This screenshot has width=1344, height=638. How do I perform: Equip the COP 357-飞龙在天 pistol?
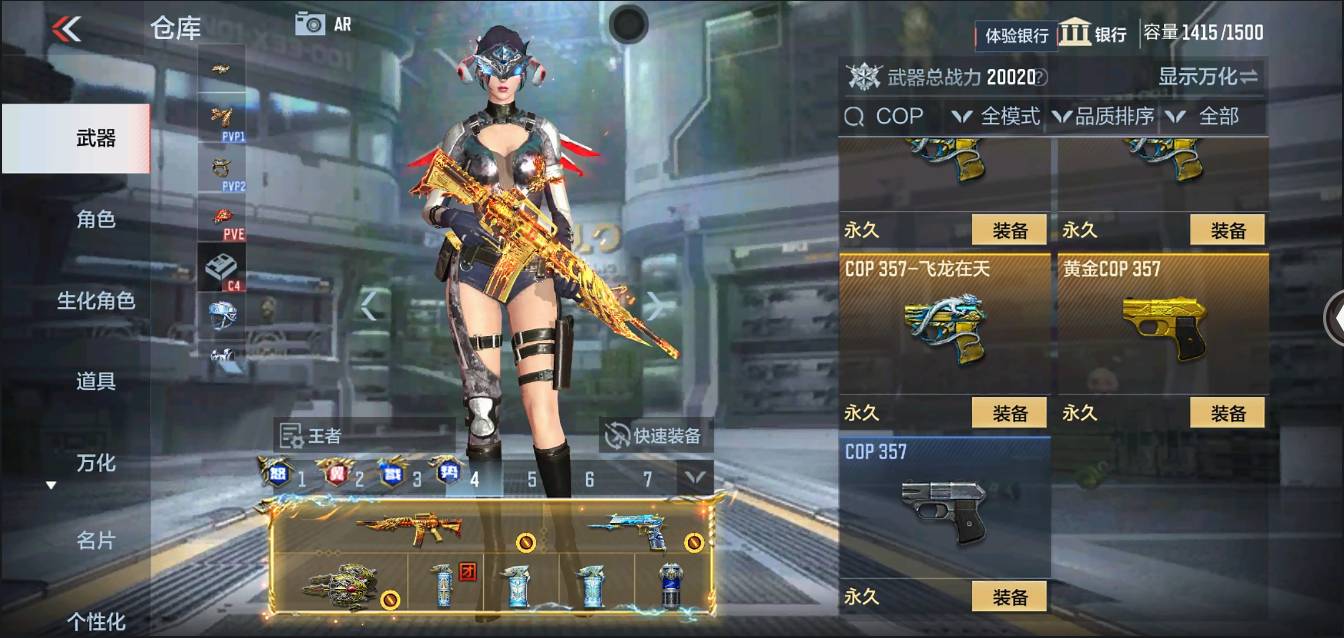1009,413
